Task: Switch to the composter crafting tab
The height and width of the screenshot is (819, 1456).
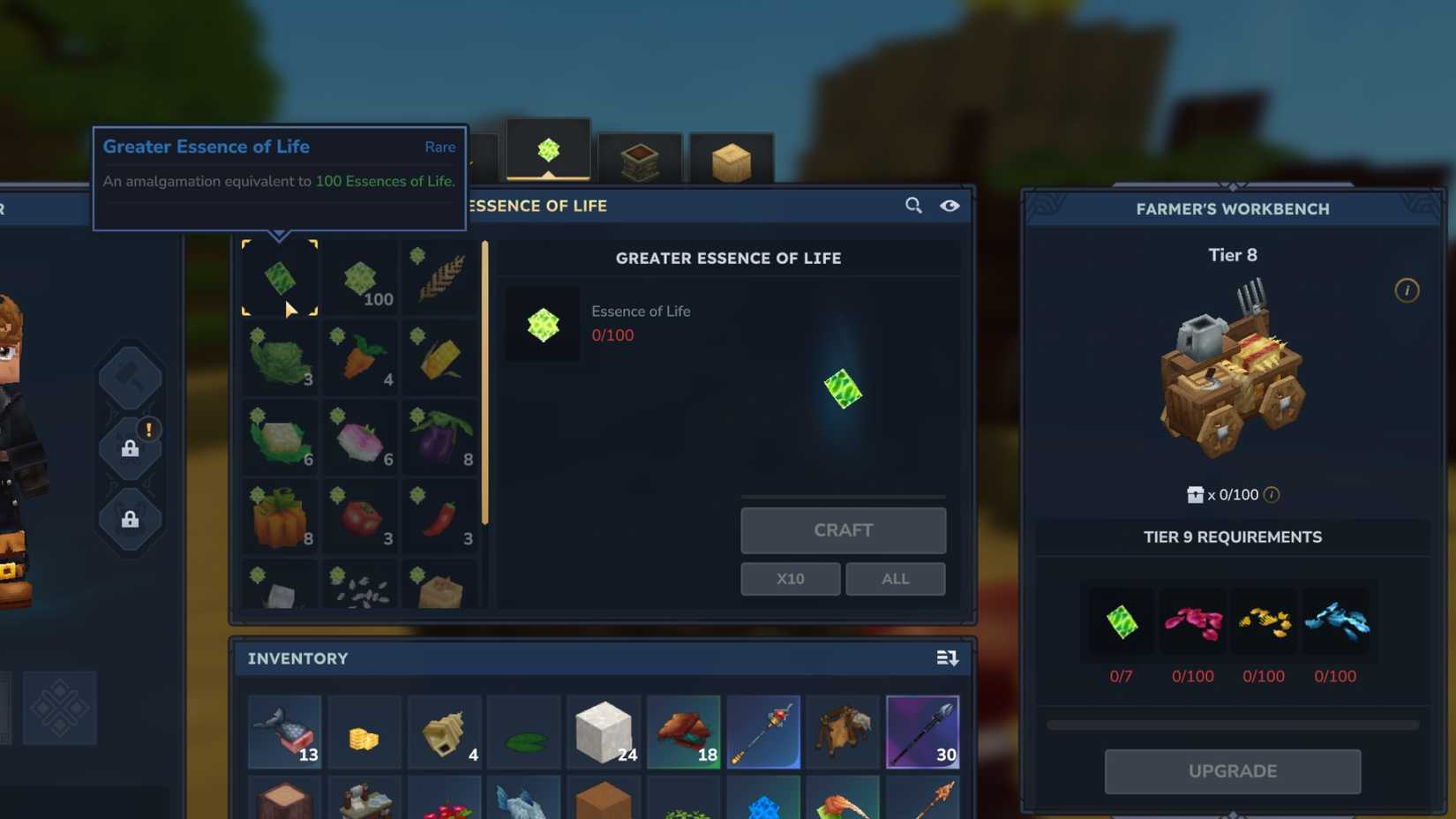Action: 640,157
